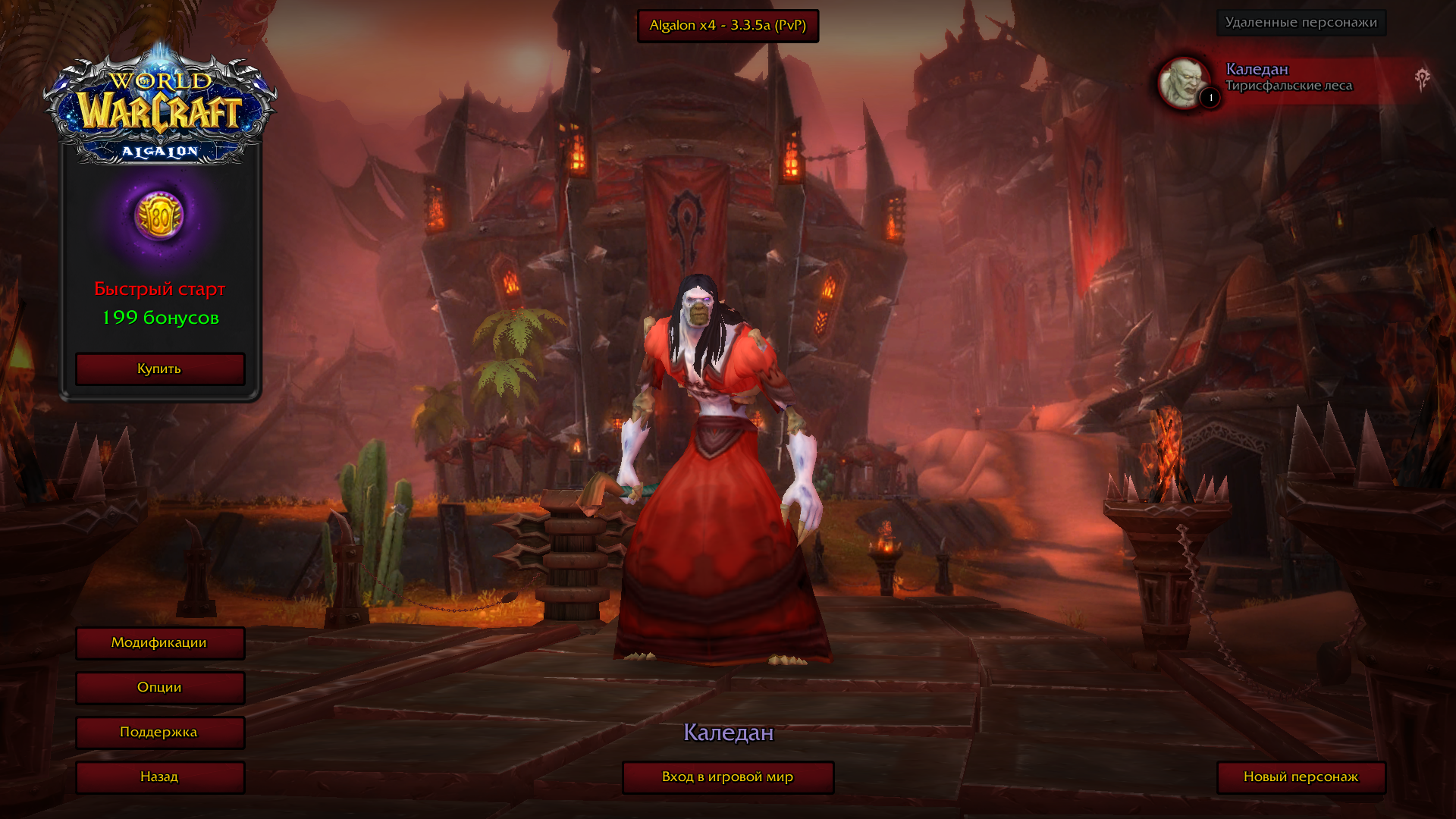Click the Algalon x4 realm selector button
This screenshot has width=1456, height=819.
[727, 26]
